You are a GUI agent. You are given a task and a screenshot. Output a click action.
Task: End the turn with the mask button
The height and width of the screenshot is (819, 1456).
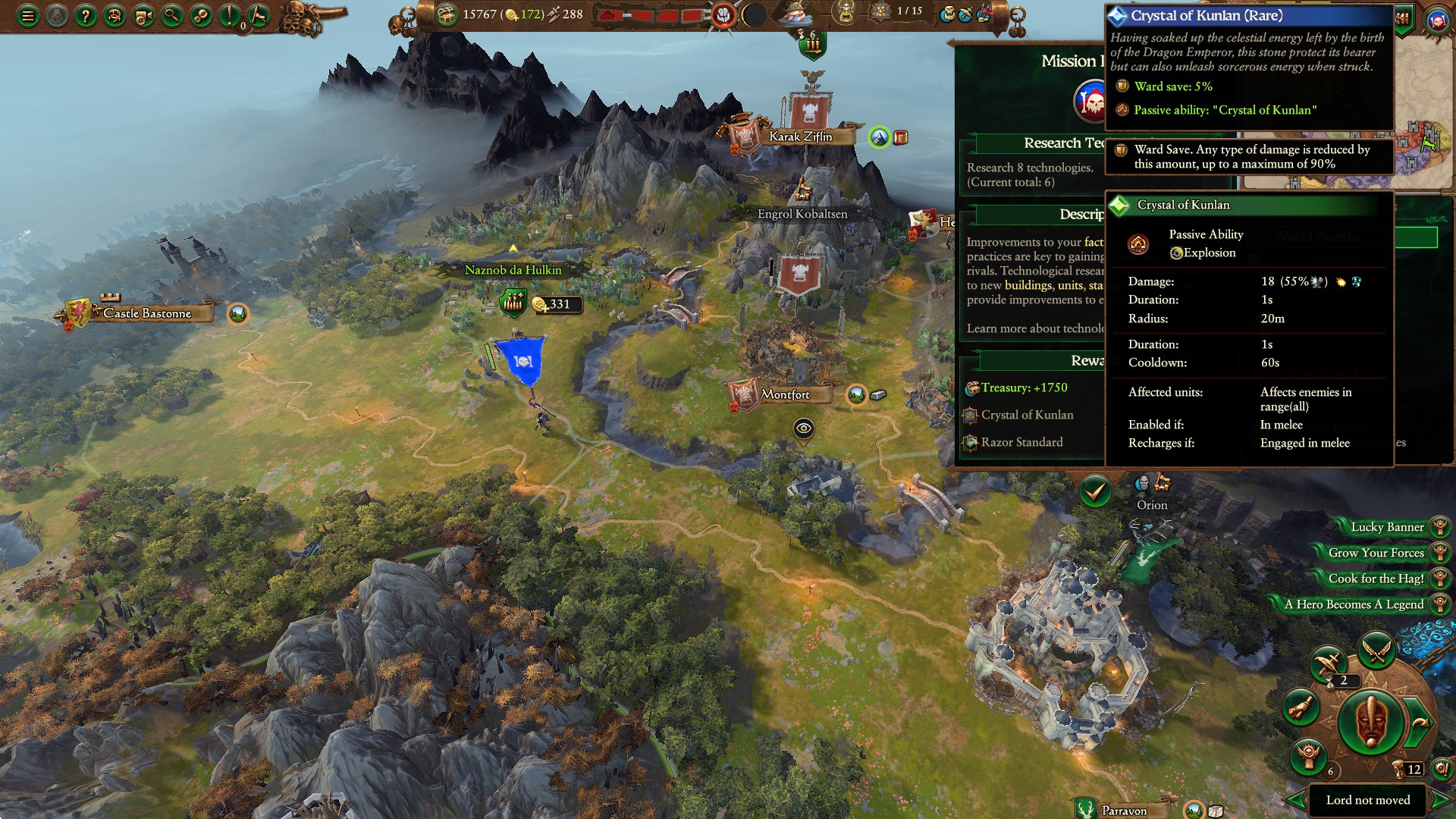[1370, 722]
